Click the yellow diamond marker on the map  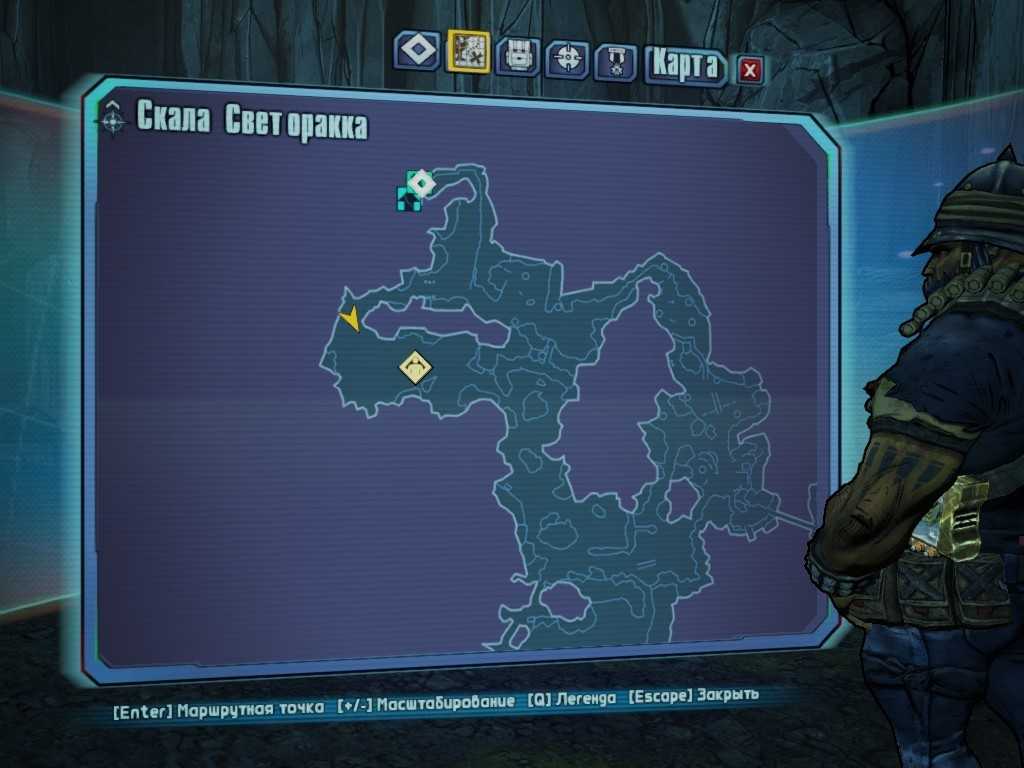[415, 367]
